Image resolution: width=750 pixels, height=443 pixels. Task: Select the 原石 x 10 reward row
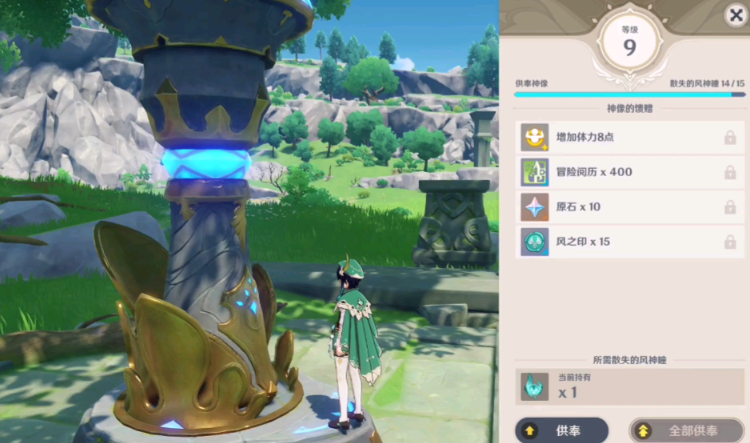coord(630,207)
